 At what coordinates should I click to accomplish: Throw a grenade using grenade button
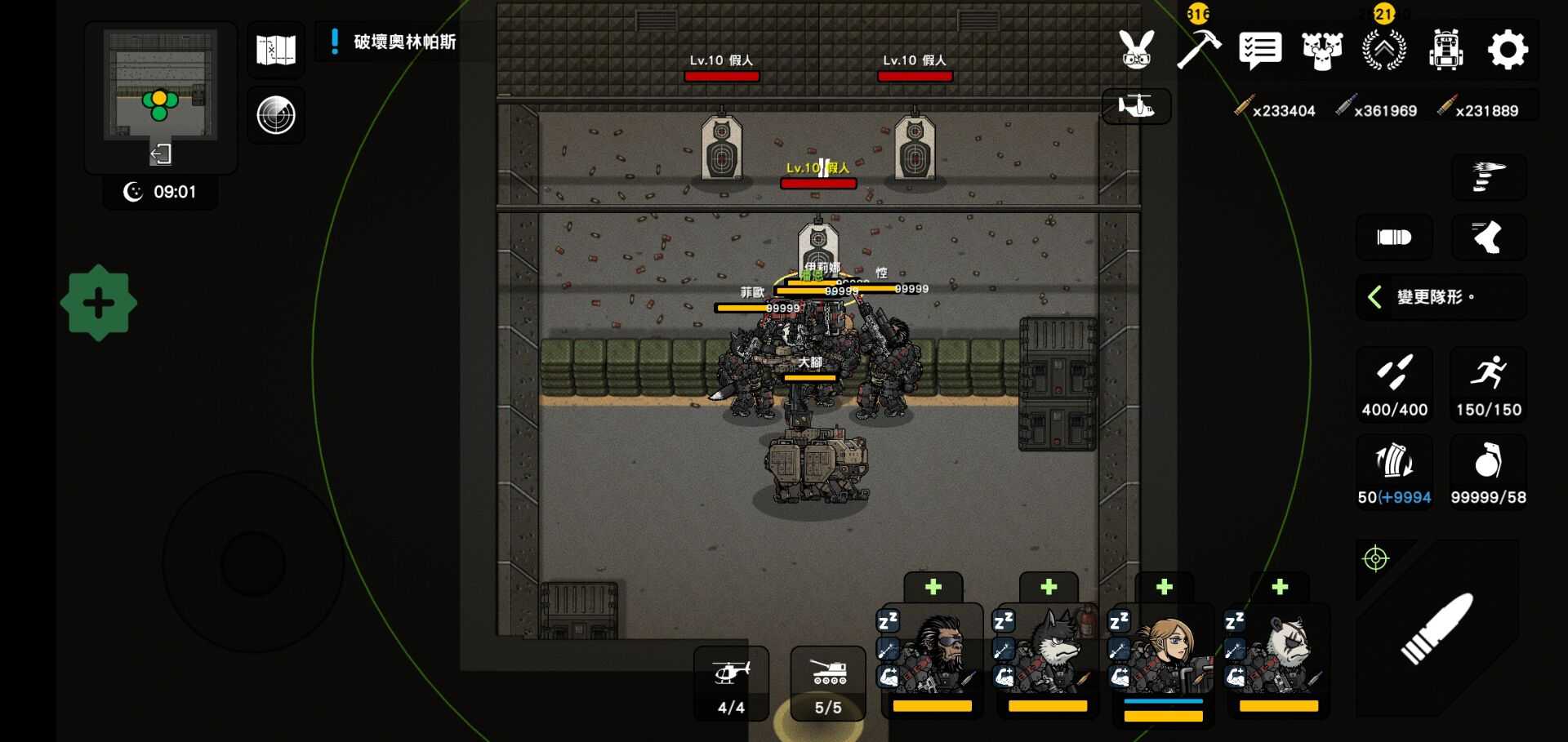click(1488, 473)
